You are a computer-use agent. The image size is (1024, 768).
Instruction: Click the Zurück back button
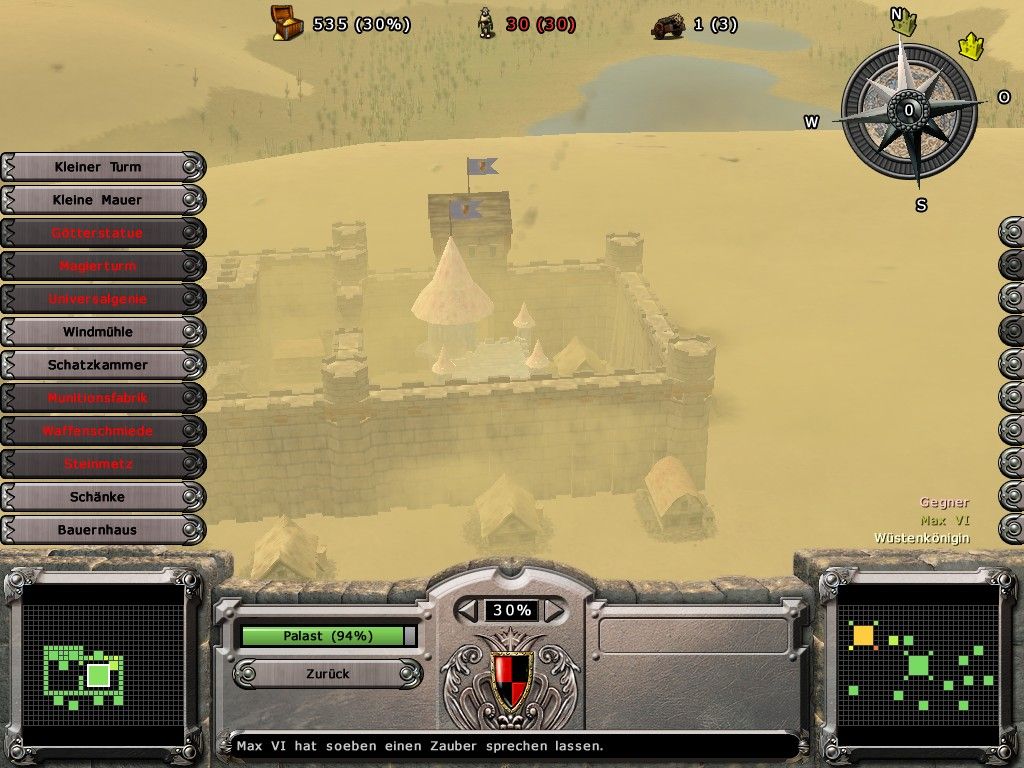(x=328, y=674)
